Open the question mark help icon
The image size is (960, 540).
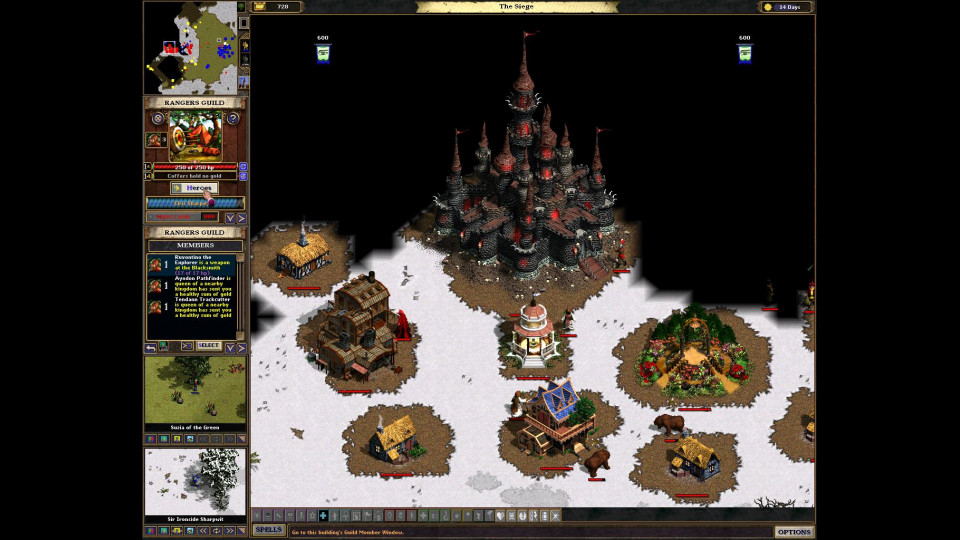(232, 118)
